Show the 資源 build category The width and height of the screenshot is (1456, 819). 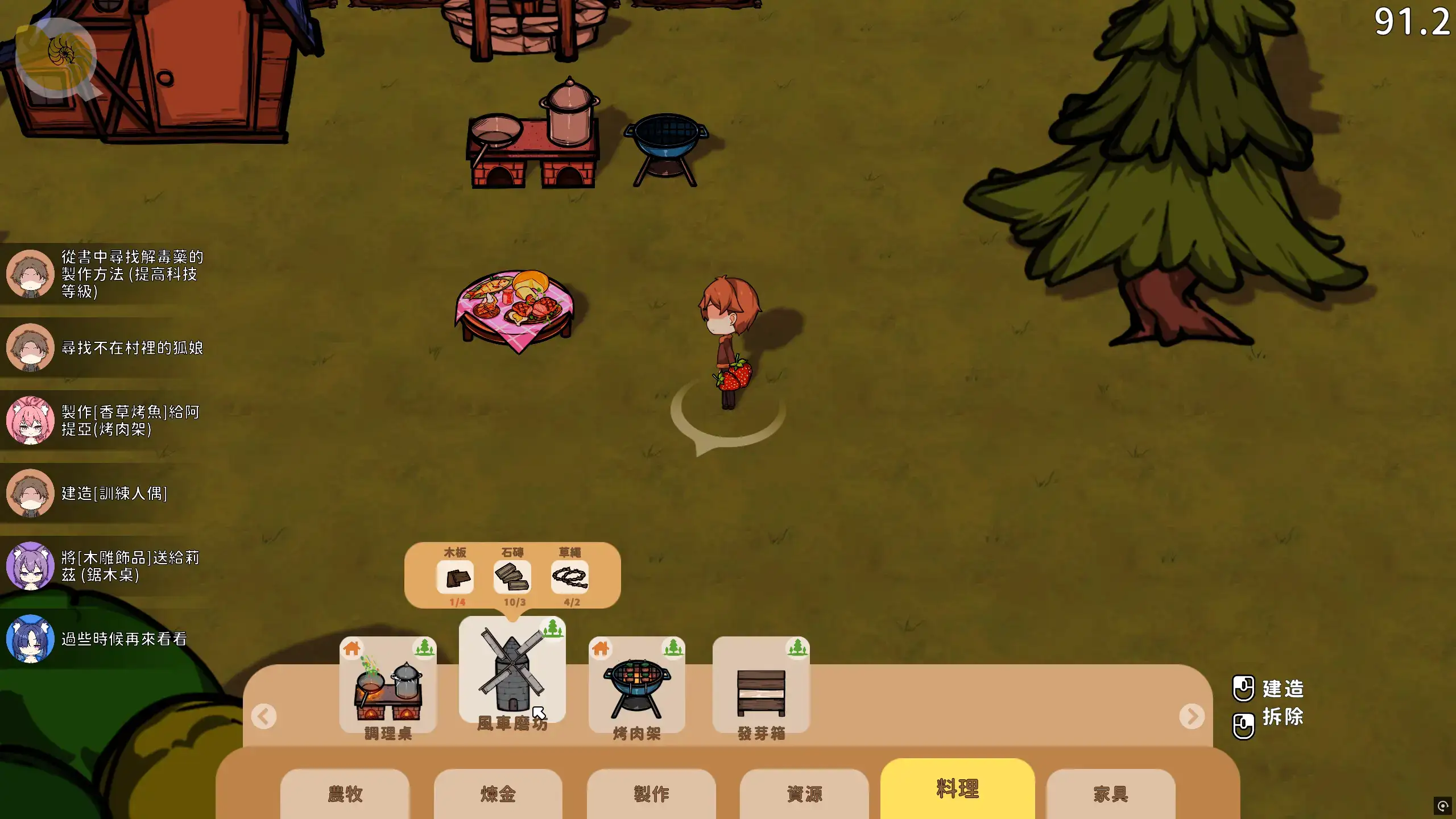coord(804,793)
